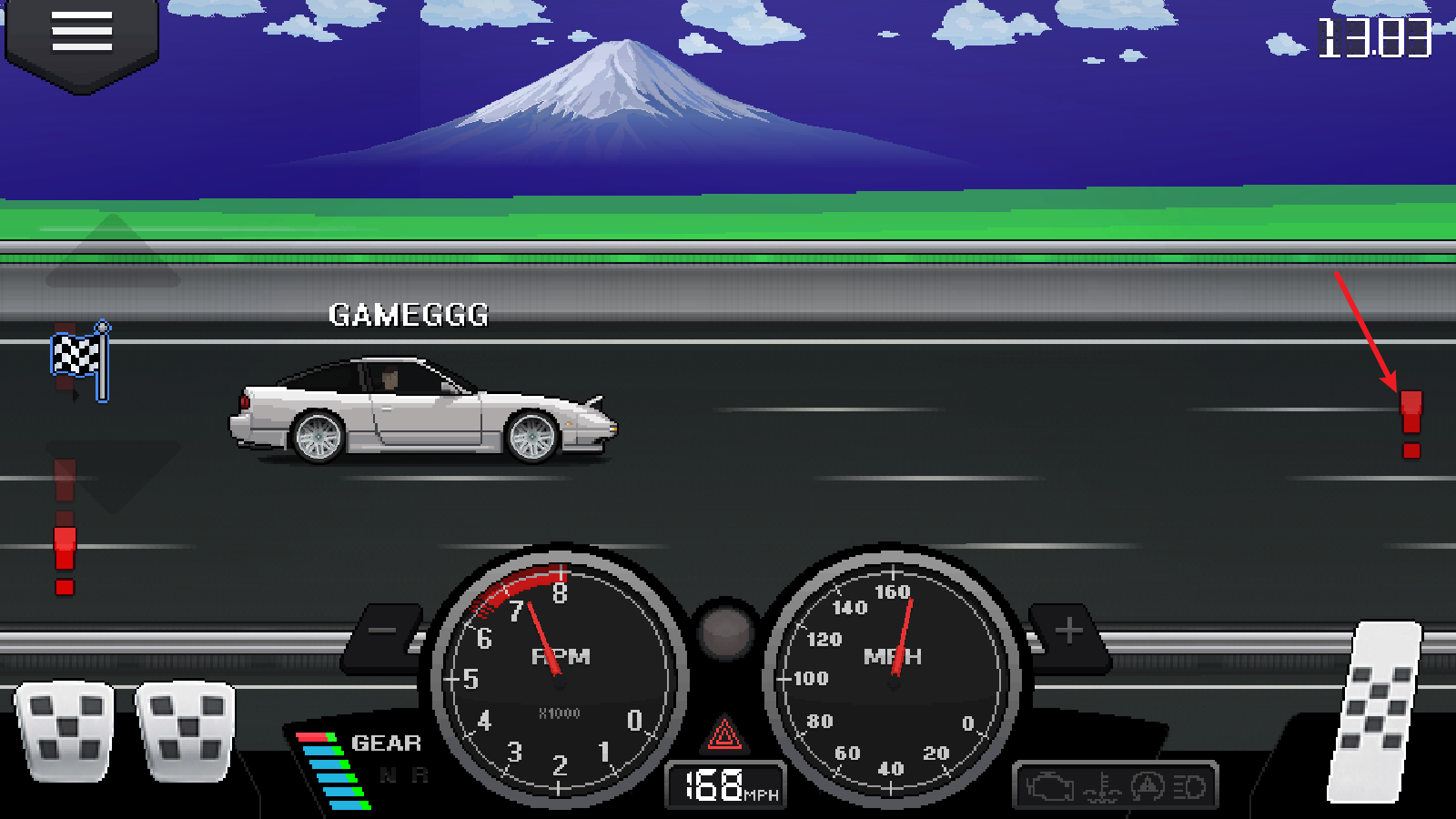The height and width of the screenshot is (819, 1456).
Task: Open the hamburger pause menu
Action: coord(80,30)
